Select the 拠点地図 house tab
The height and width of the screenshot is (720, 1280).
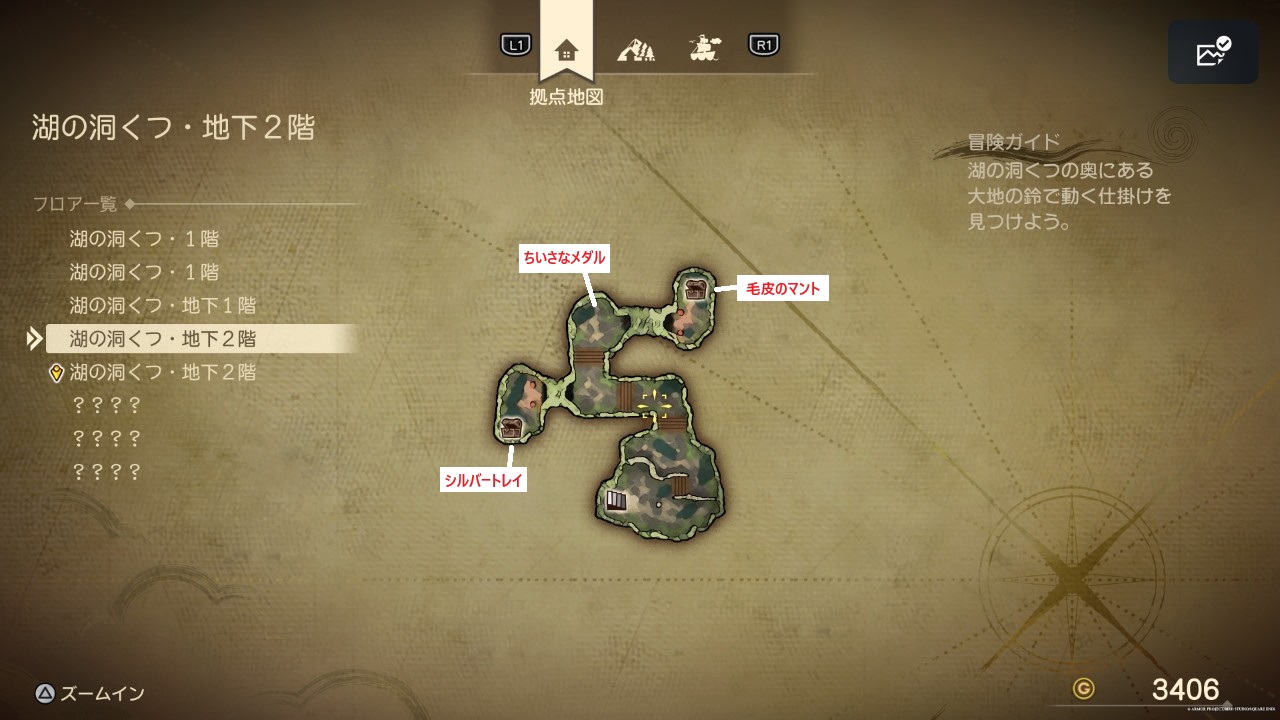tap(566, 50)
